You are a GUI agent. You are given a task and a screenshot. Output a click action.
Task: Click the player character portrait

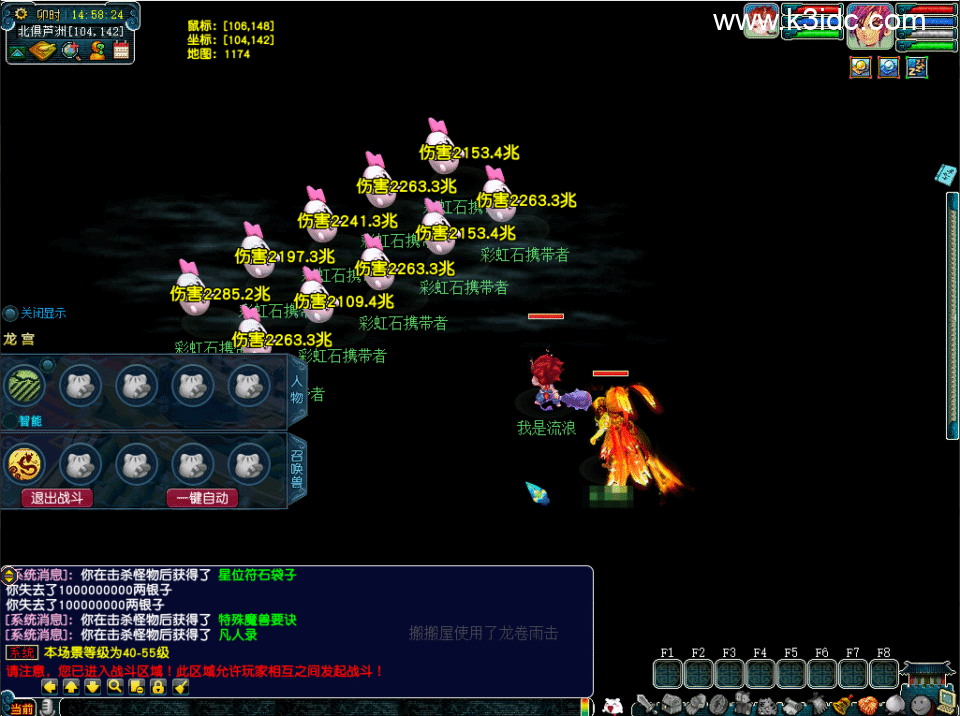(x=869, y=27)
